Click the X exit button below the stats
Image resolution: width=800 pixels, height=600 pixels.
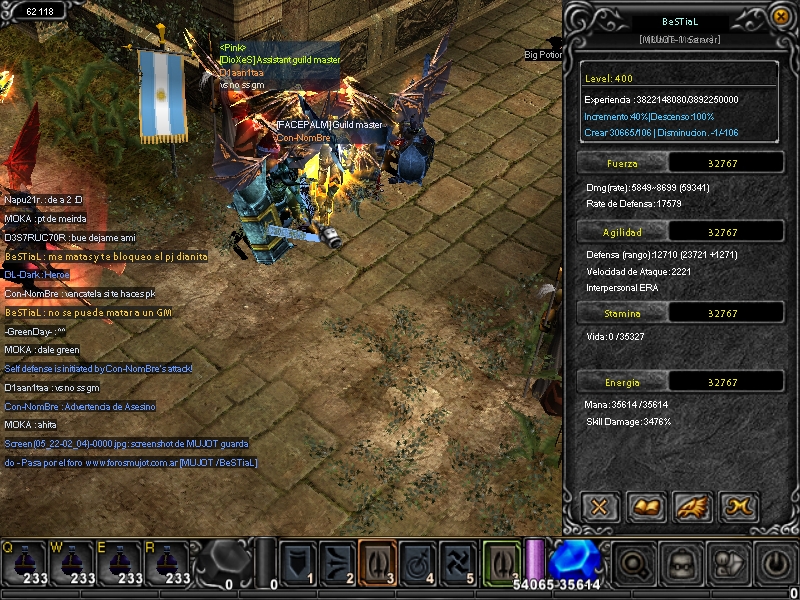tap(599, 506)
